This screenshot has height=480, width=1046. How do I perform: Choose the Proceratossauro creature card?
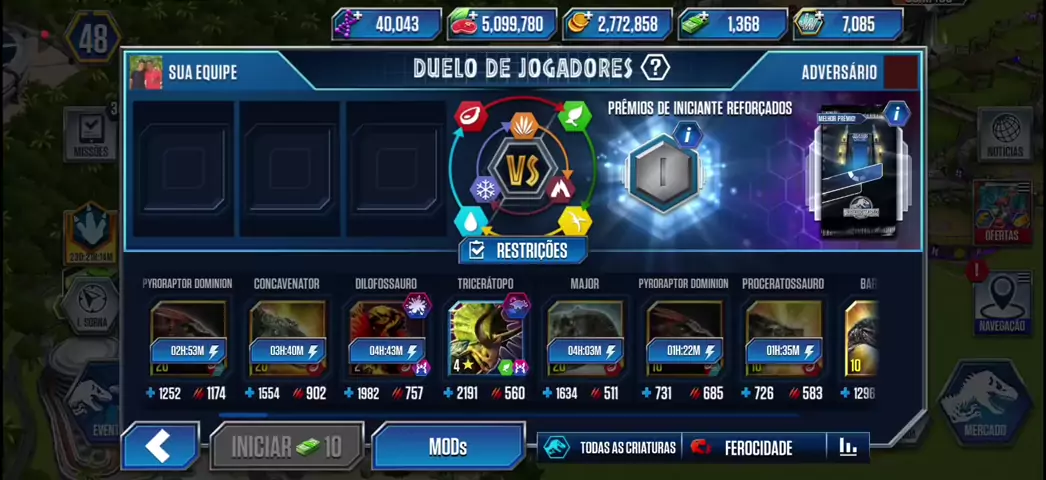click(x=783, y=338)
